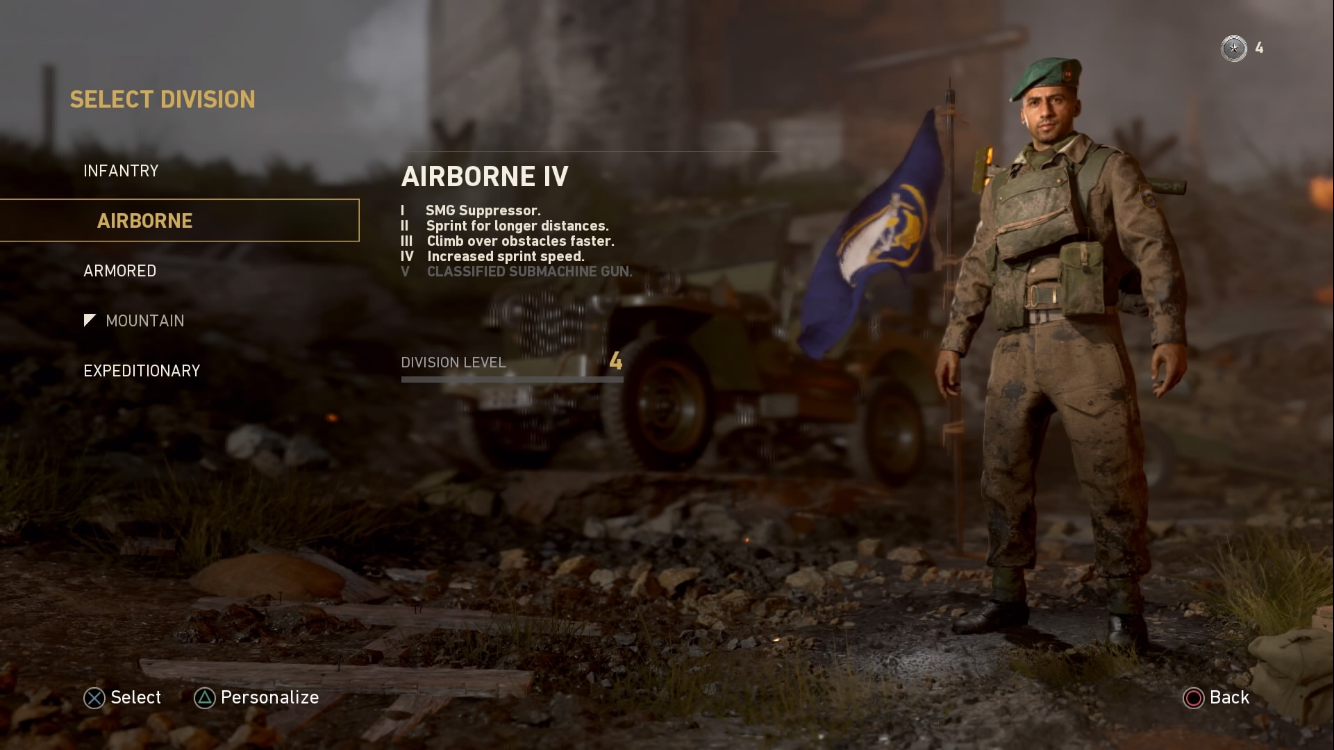
Task: Go Back to the previous menu
Action: pyautogui.click(x=1228, y=698)
